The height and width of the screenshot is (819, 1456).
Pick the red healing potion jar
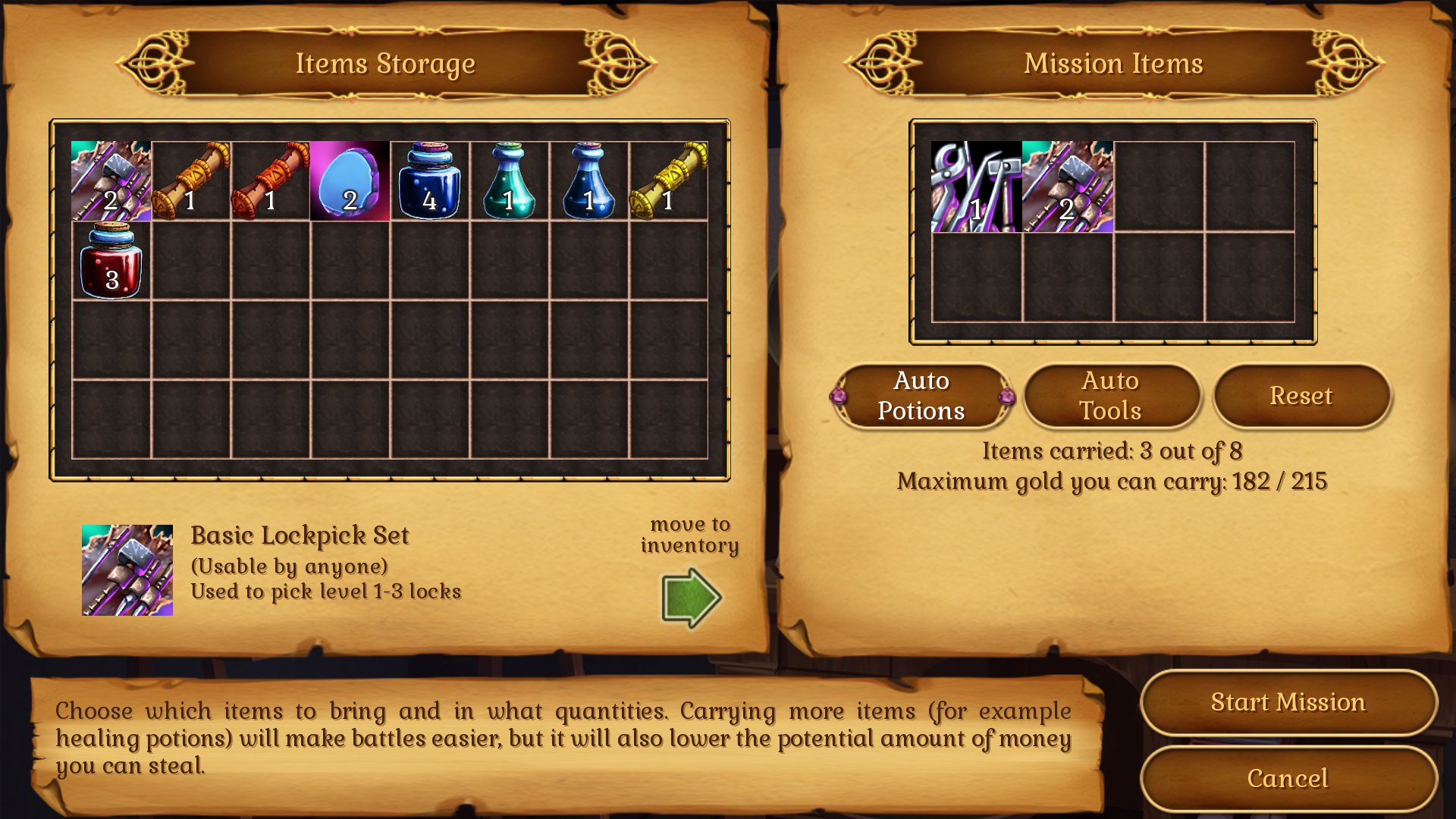[x=111, y=262]
